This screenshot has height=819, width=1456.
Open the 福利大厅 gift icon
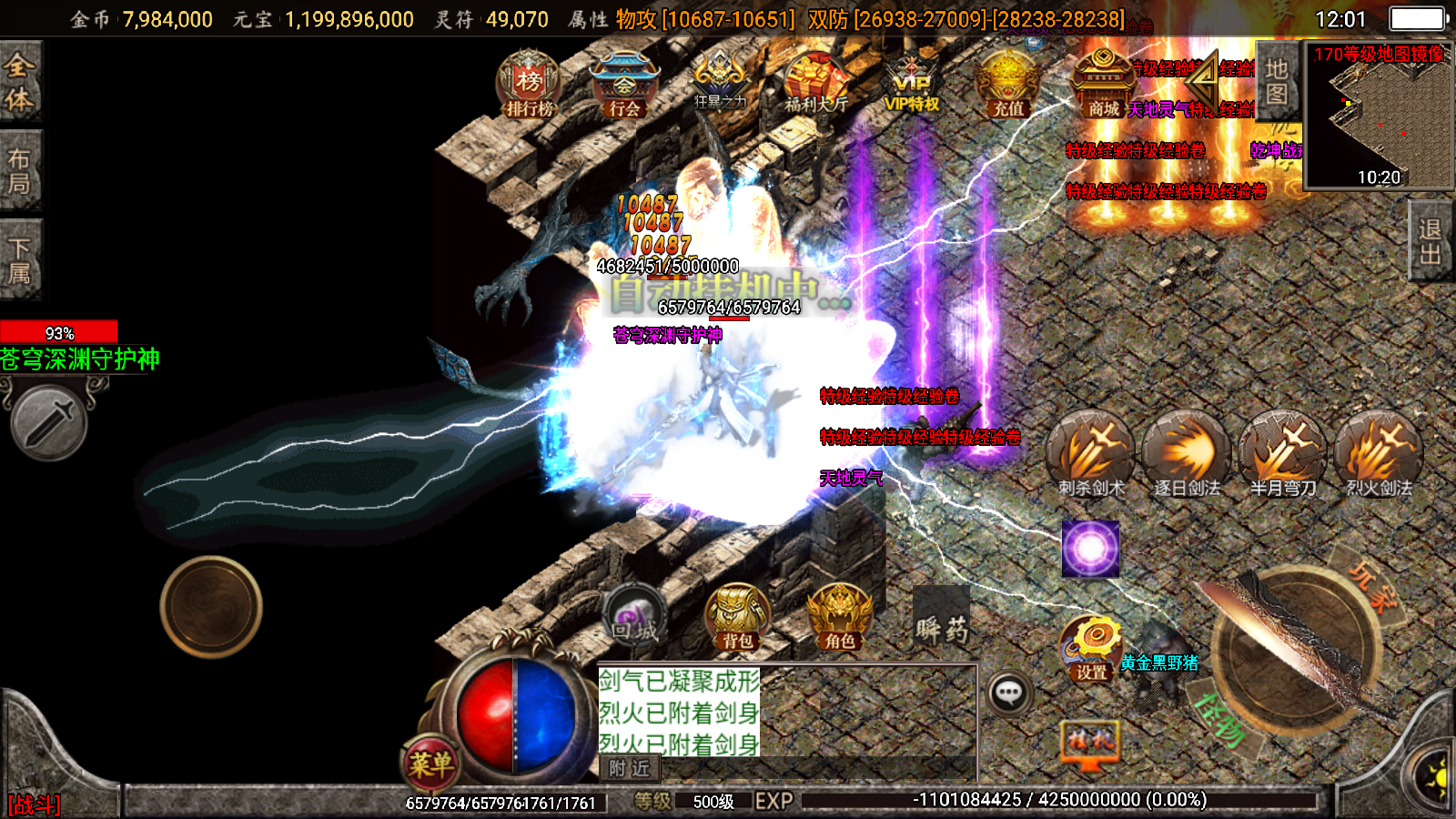point(815,85)
